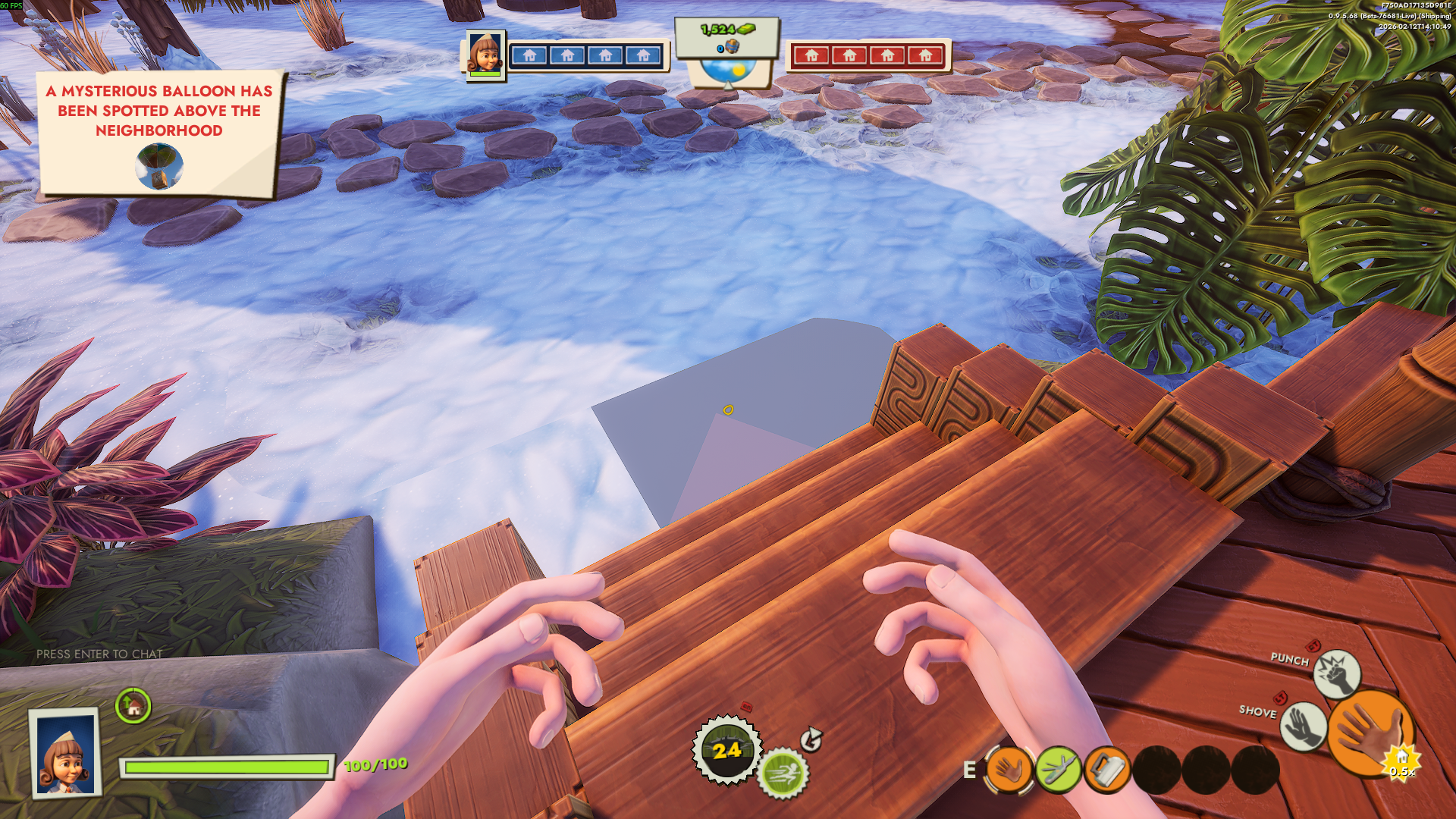Click the bottle cap icon showing 24
Image resolution: width=1456 pixels, height=819 pixels.
tap(726, 750)
